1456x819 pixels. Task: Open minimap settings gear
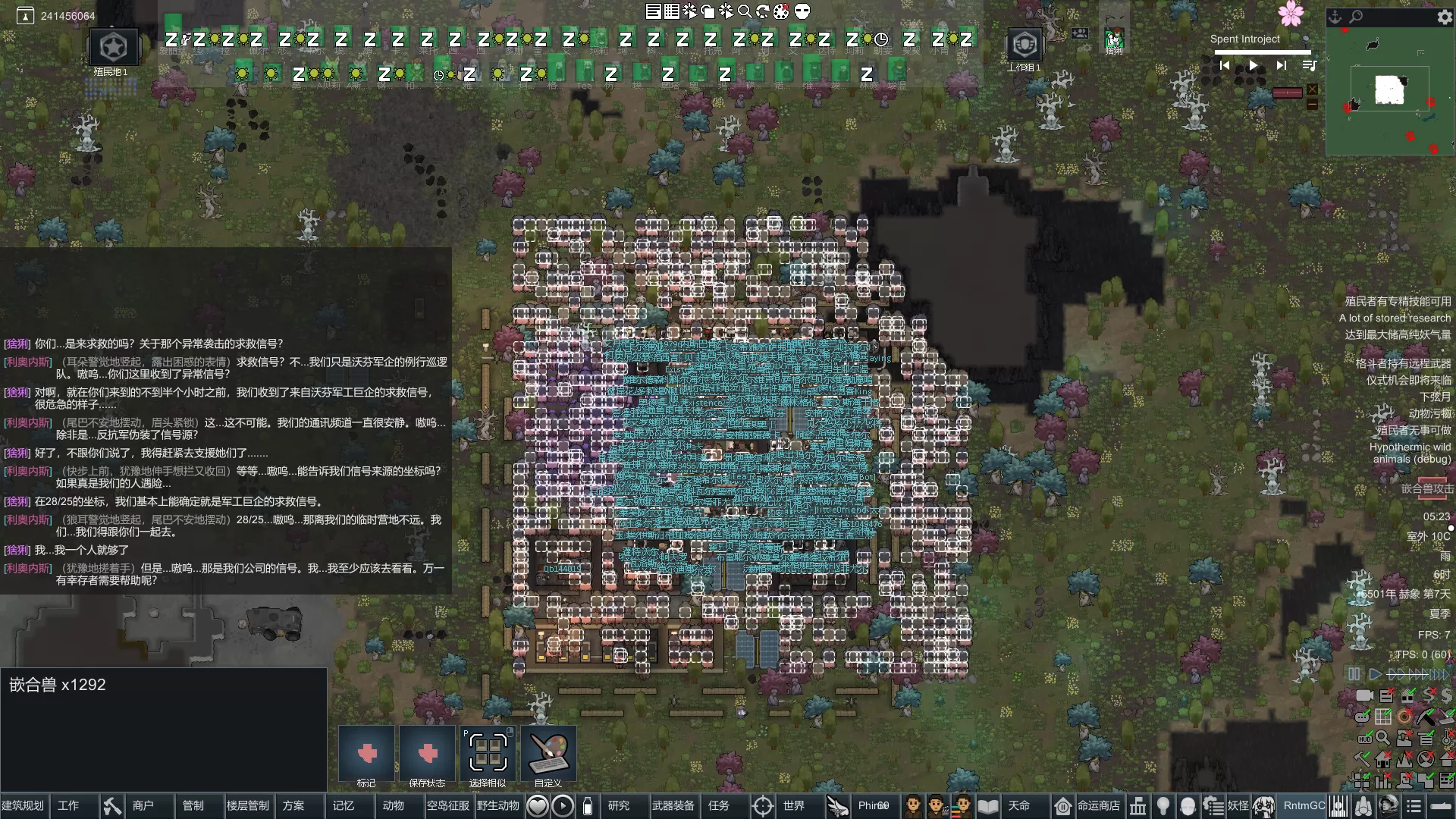pos(1444,17)
